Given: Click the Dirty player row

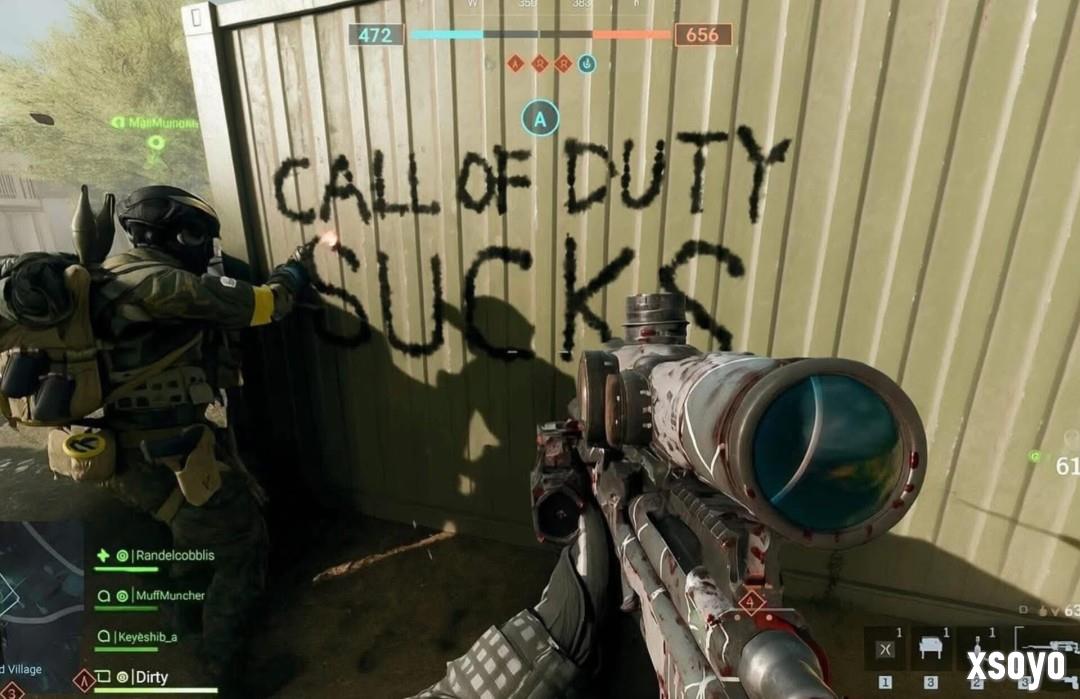Looking at the screenshot, I should tap(152, 678).
